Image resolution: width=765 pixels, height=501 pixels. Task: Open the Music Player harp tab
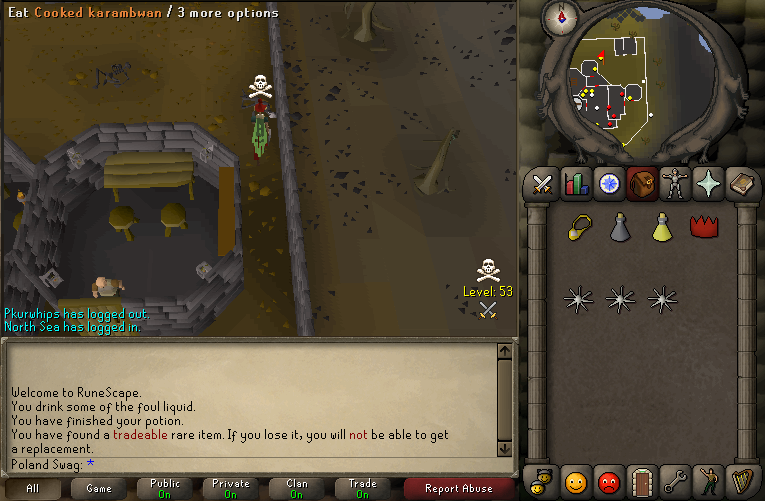click(x=741, y=482)
